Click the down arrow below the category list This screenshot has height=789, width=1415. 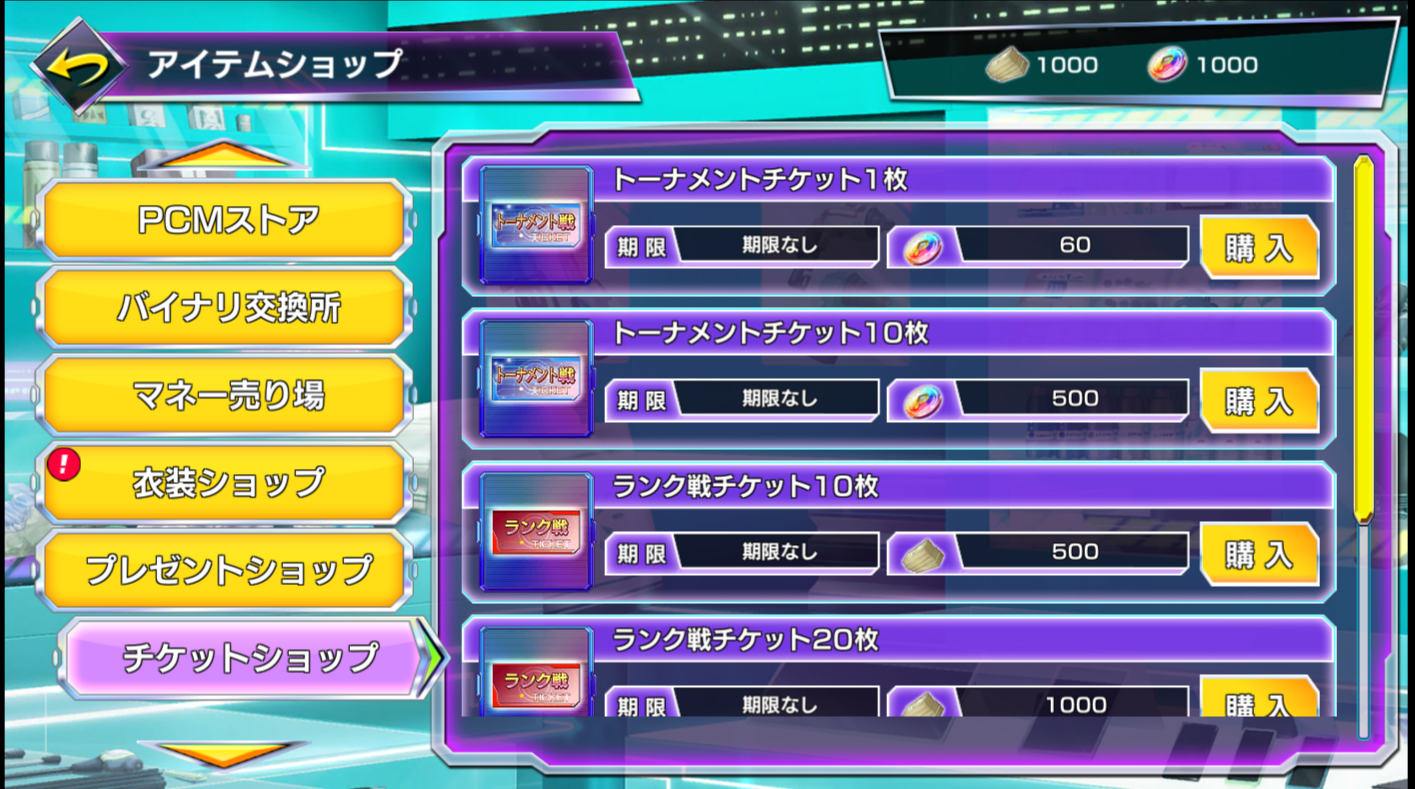pyautogui.click(x=222, y=754)
